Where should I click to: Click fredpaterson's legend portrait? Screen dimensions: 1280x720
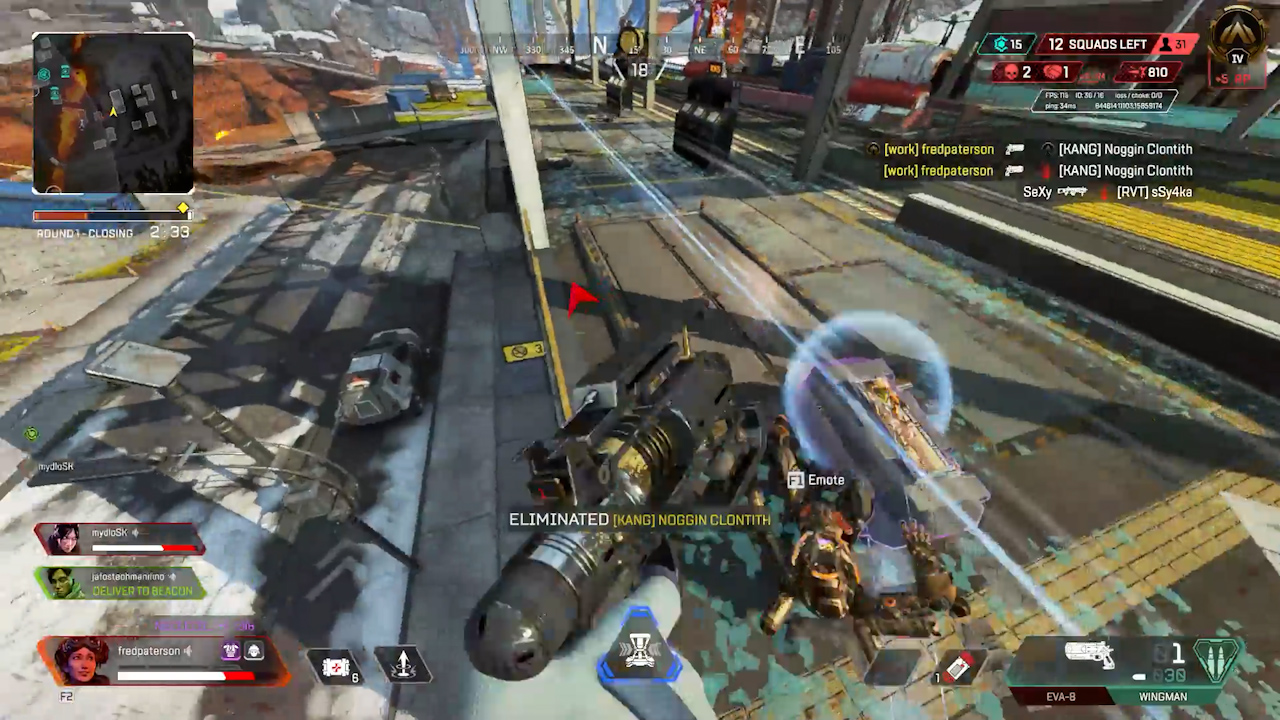point(81,660)
